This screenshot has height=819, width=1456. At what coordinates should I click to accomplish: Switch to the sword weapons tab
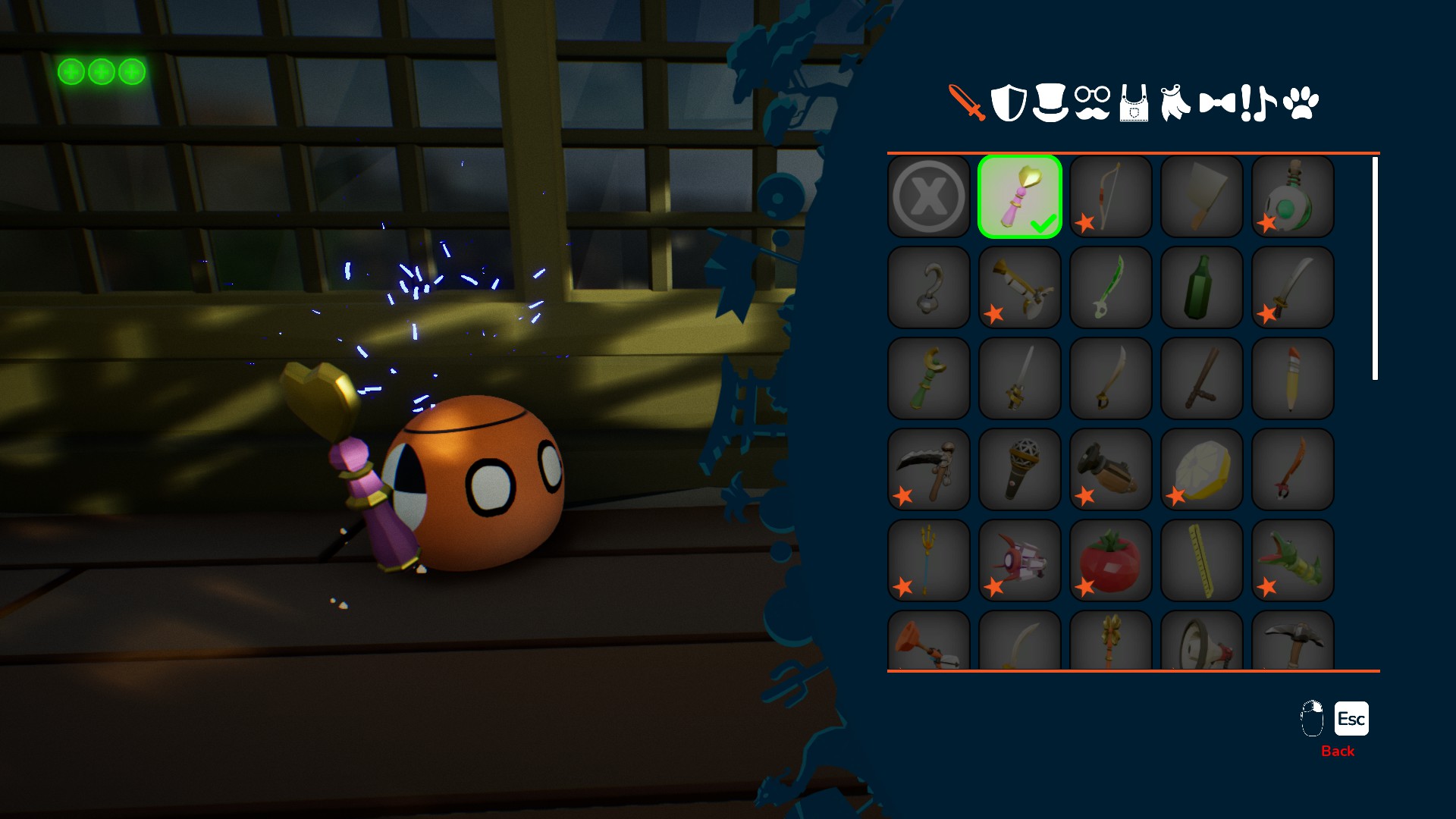(967, 102)
